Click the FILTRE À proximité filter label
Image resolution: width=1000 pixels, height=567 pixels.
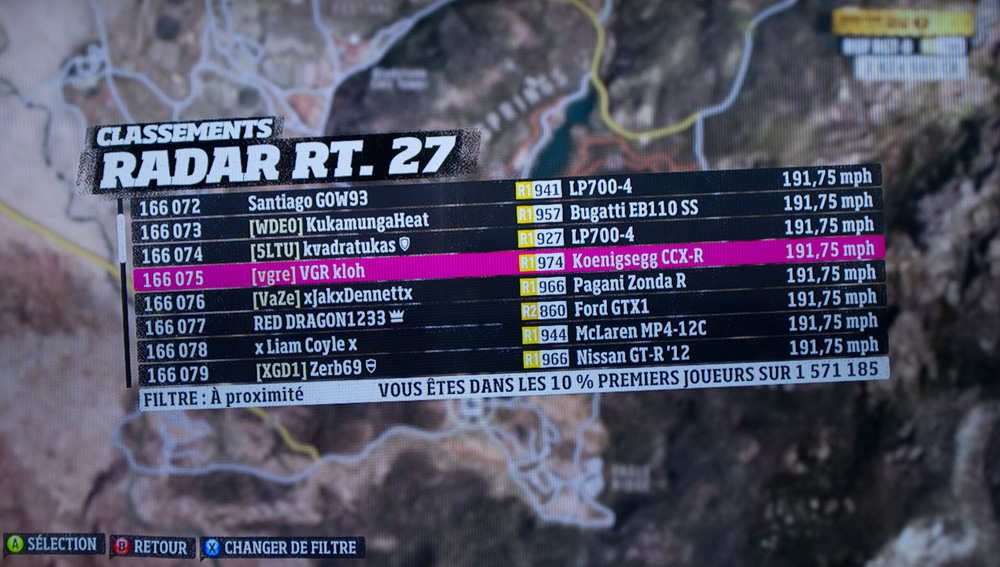pyautogui.click(x=223, y=396)
